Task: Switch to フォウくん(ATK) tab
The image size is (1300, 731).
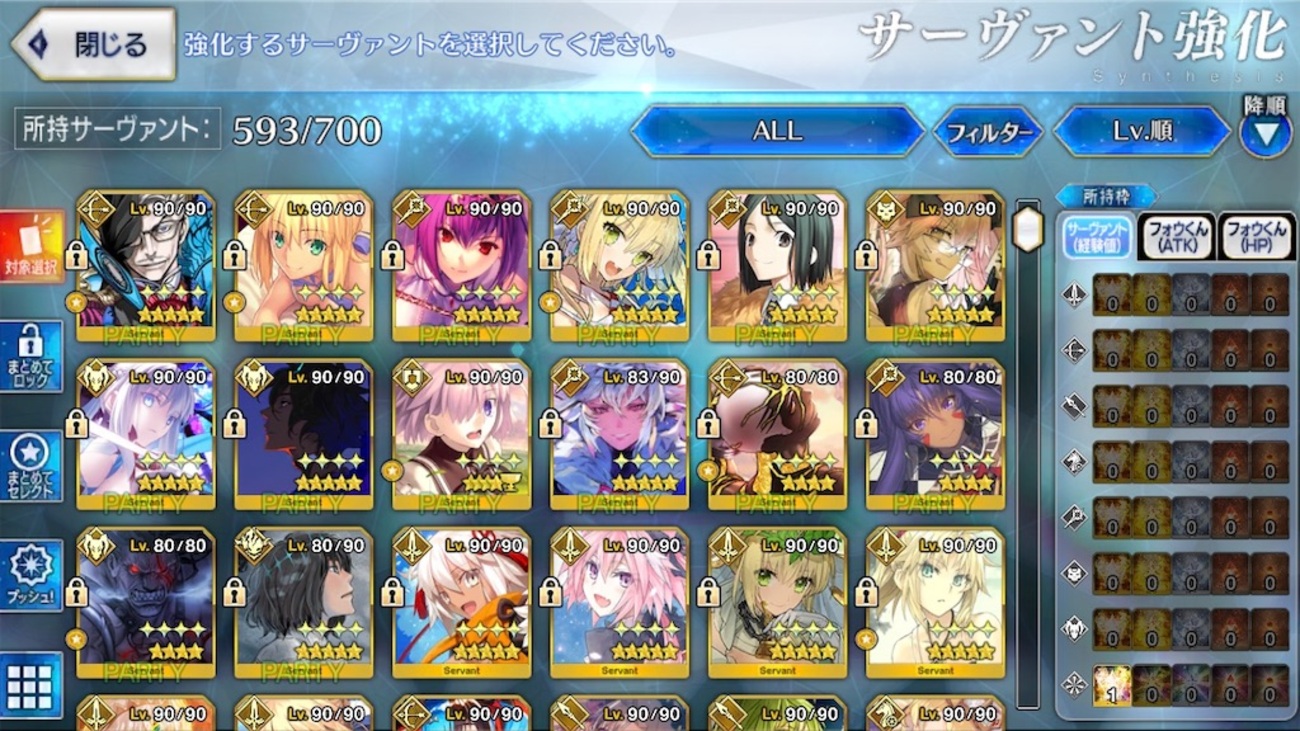Action: 1177,236
